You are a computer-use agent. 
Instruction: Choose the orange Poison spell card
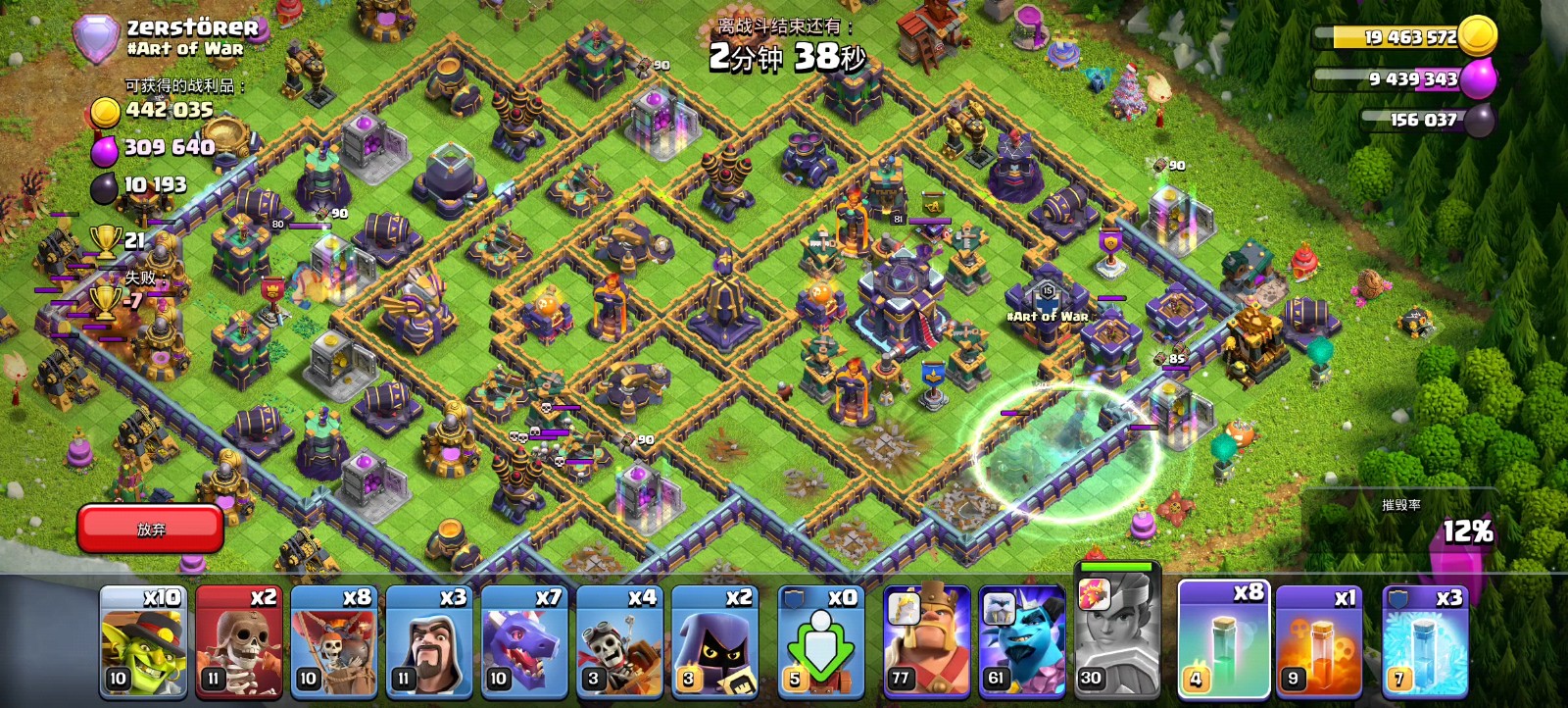tap(1319, 642)
